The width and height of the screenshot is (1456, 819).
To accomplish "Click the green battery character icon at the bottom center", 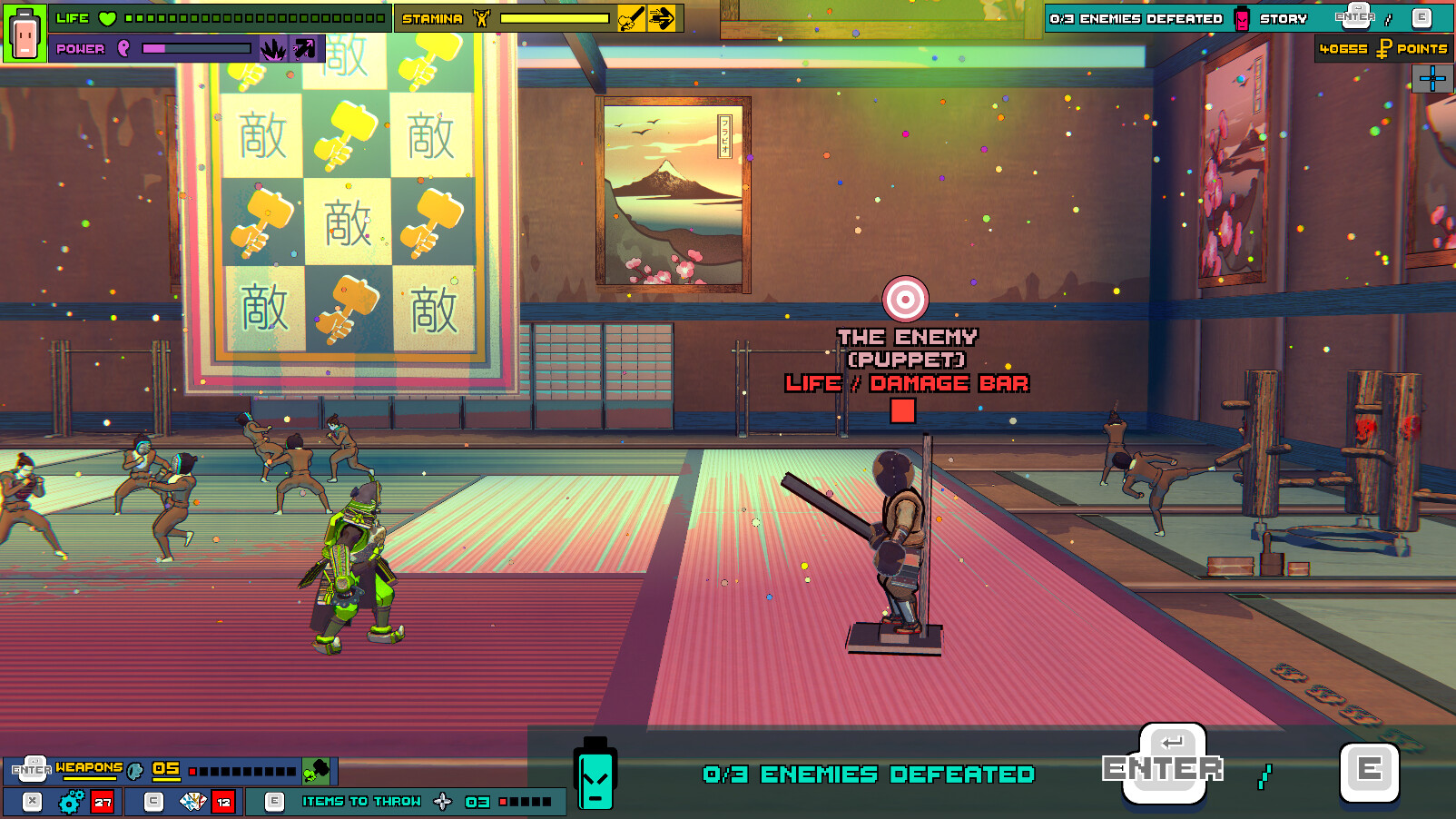I will 595,779.
